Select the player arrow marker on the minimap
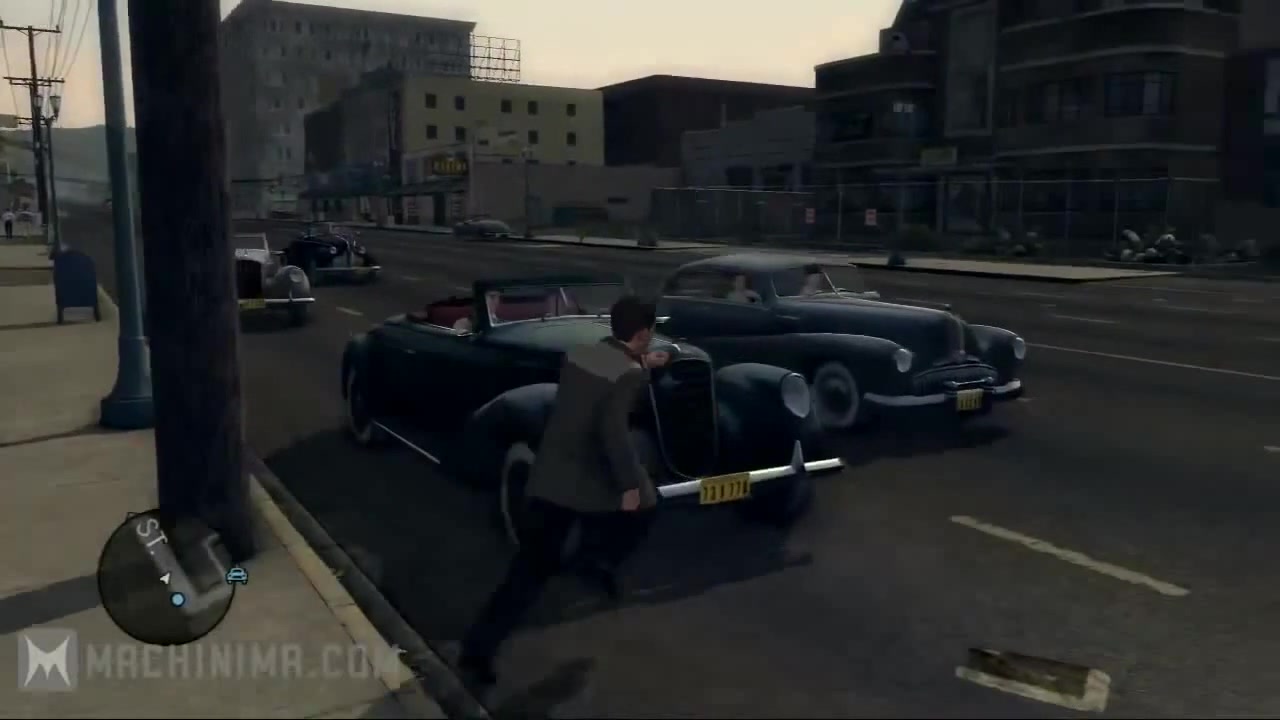 click(164, 577)
